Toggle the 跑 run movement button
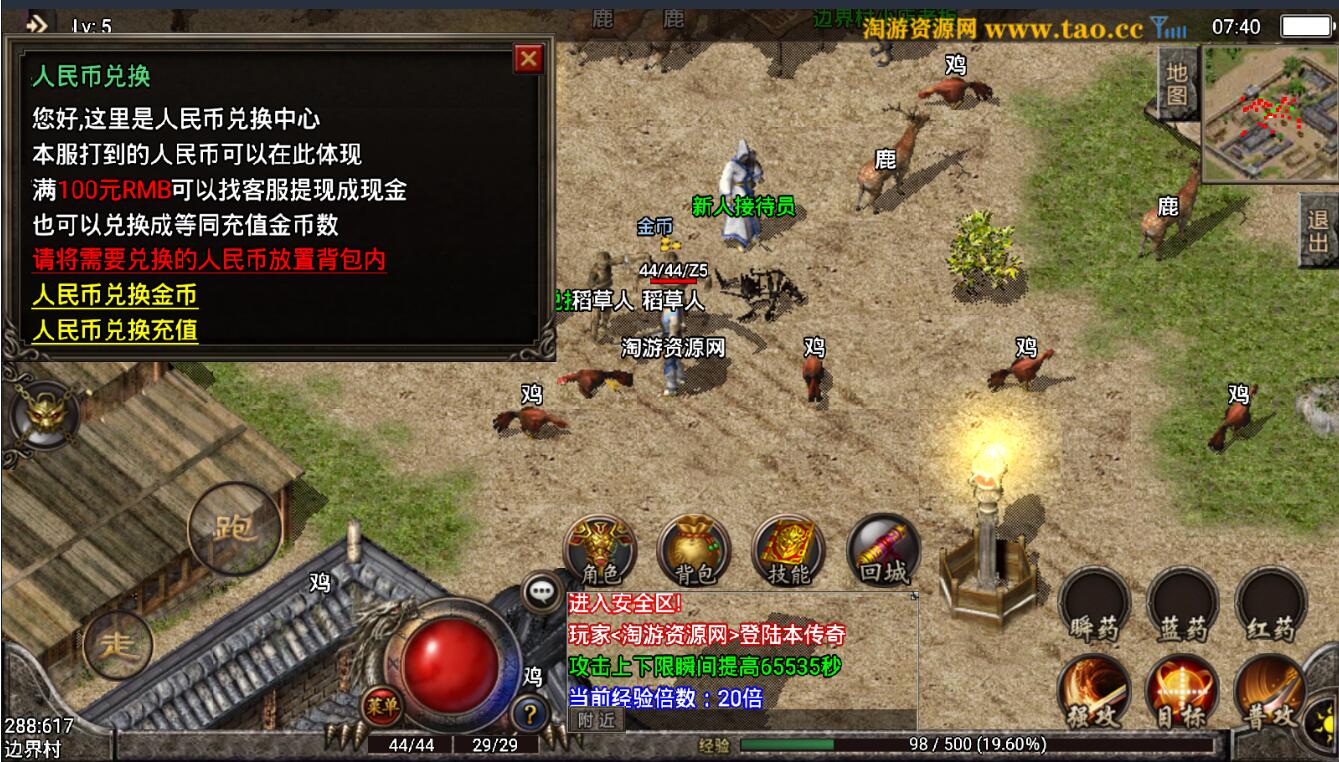The image size is (1339, 762). click(x=229, y=526)
